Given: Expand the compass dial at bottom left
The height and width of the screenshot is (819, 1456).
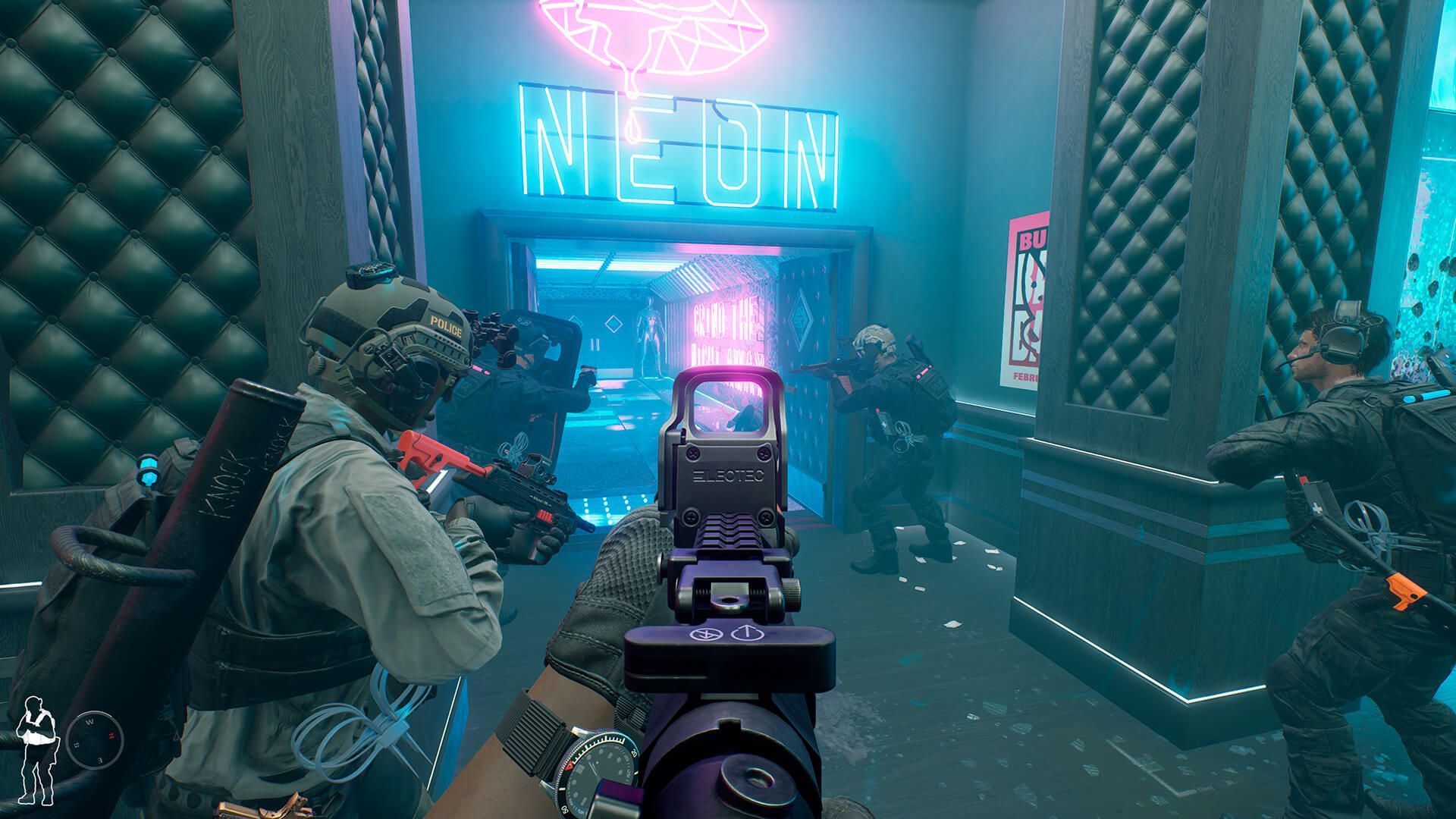Looking at the screenshot, I should (x=95, y=739).
